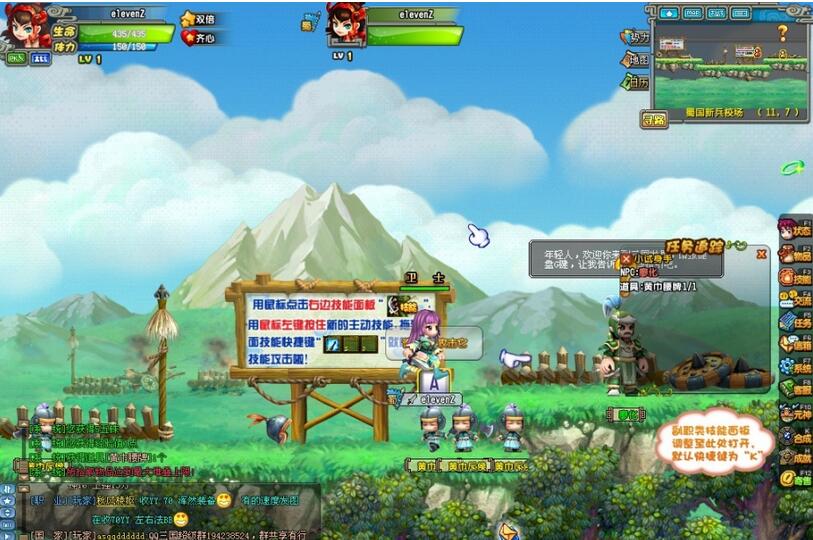
Task: Click your character portrait
Action: click(26, 28)
